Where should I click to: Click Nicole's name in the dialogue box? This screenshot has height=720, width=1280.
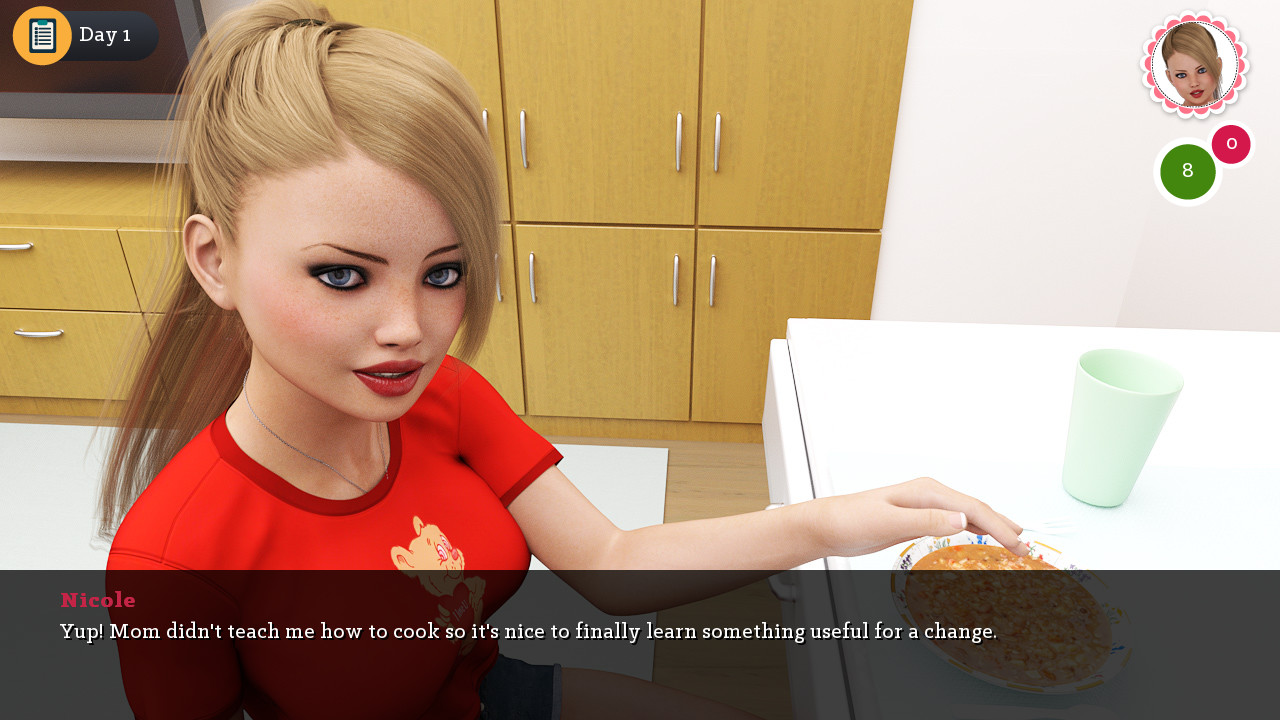pos(97,600)
